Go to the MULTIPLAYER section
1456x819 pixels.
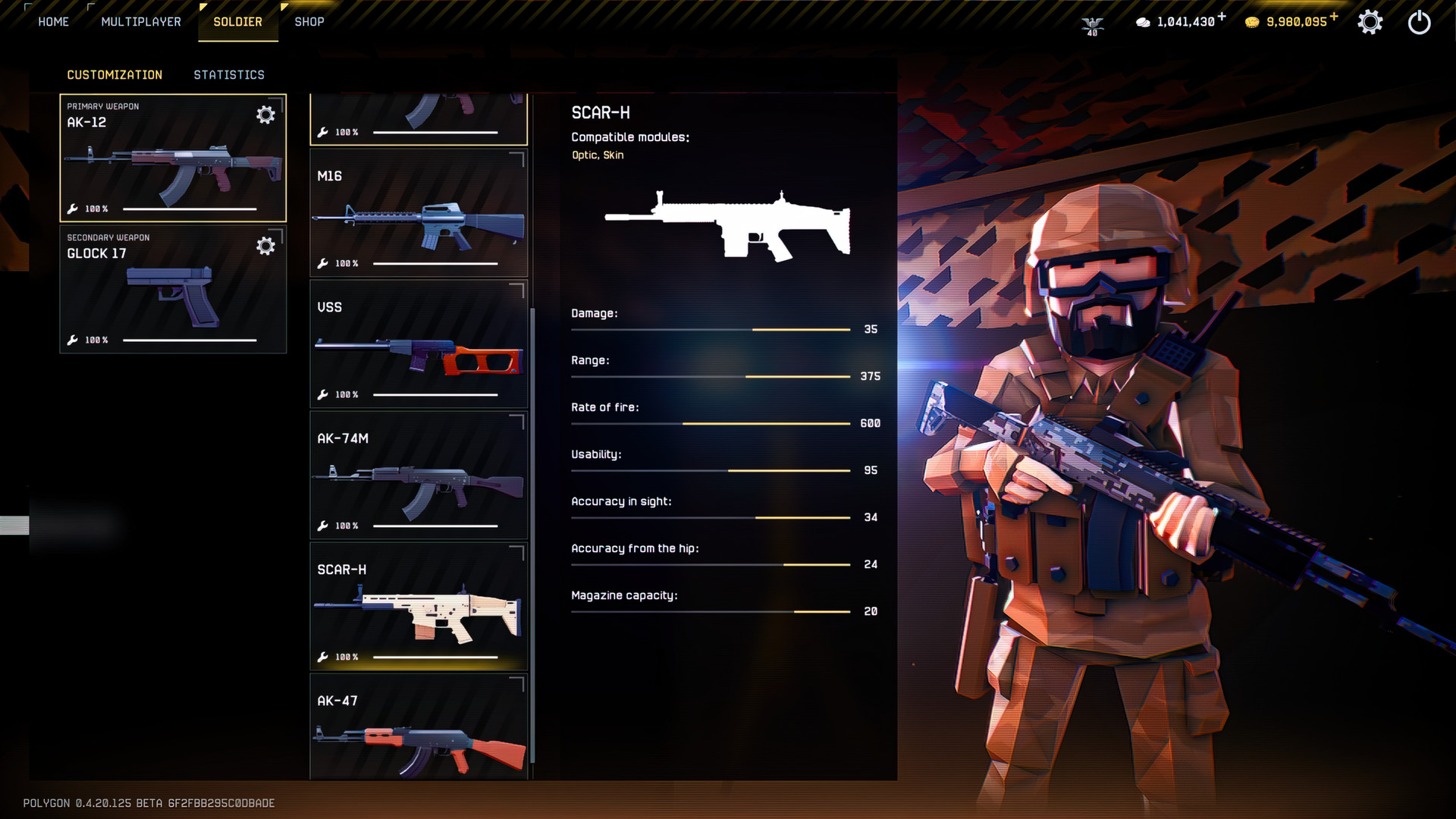[x=141, y=21]
